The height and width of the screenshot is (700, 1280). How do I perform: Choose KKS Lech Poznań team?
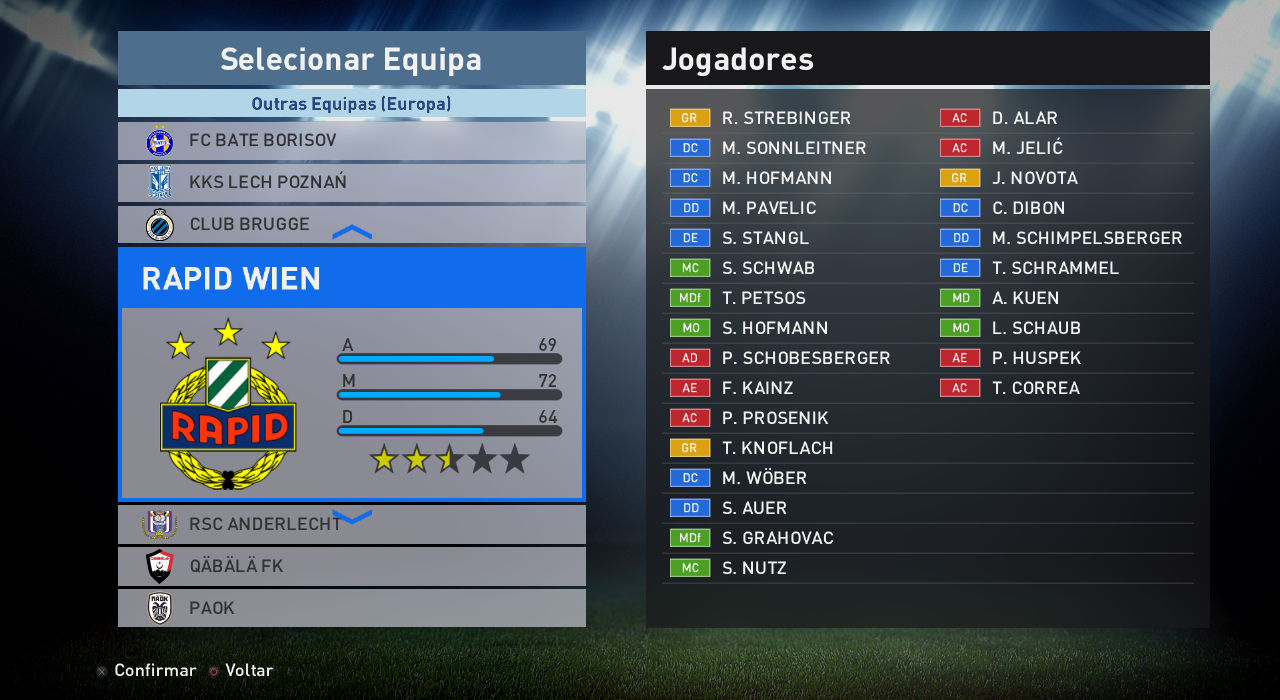351,183
